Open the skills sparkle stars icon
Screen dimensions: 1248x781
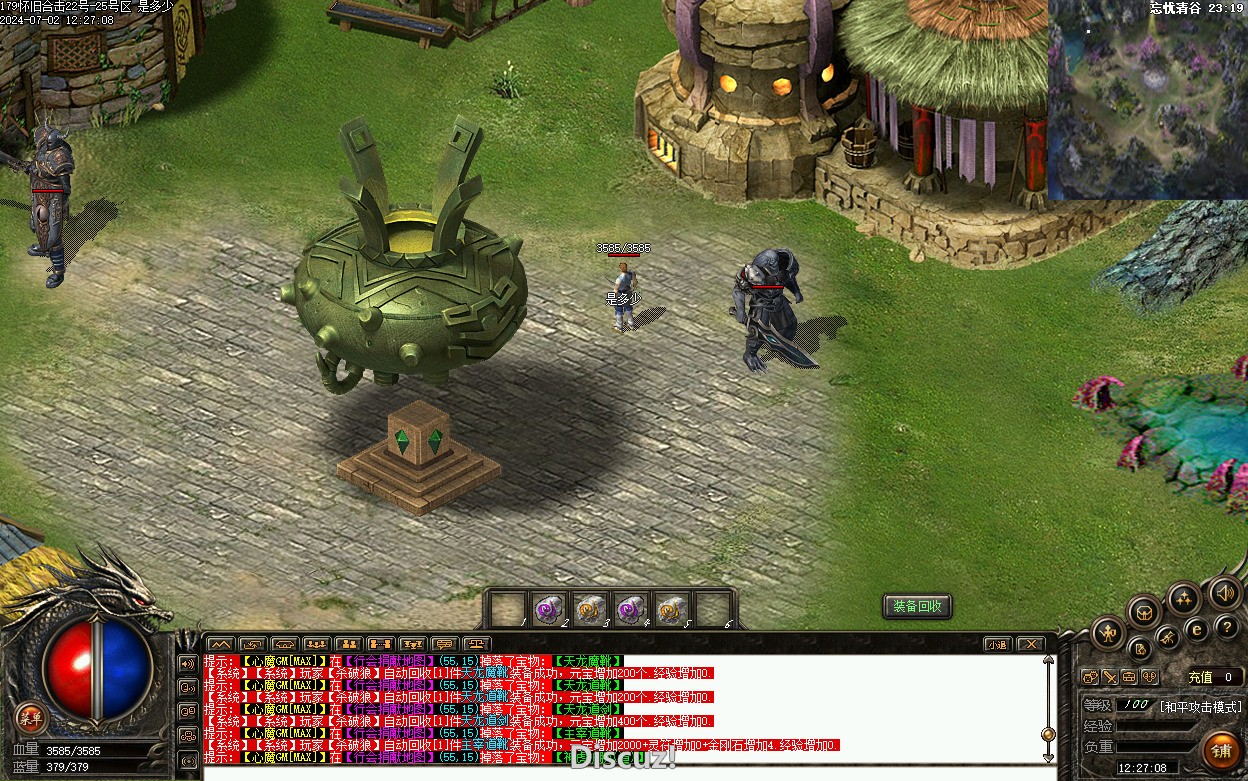point(1185,599)
